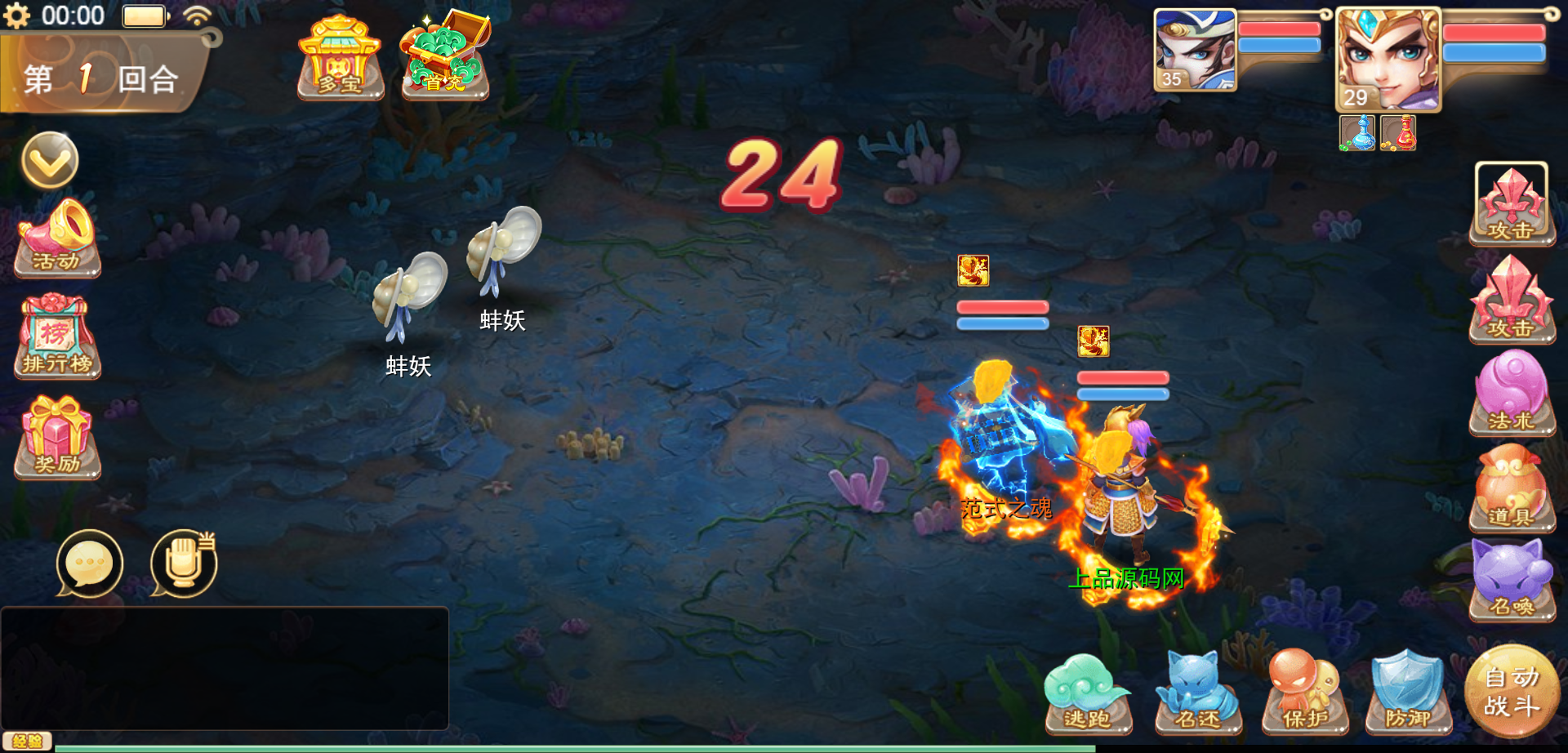Show the 排行榜 leaderboard
Image resolution: width=1568 pixels, height=753 pixels.
[57, 338]
